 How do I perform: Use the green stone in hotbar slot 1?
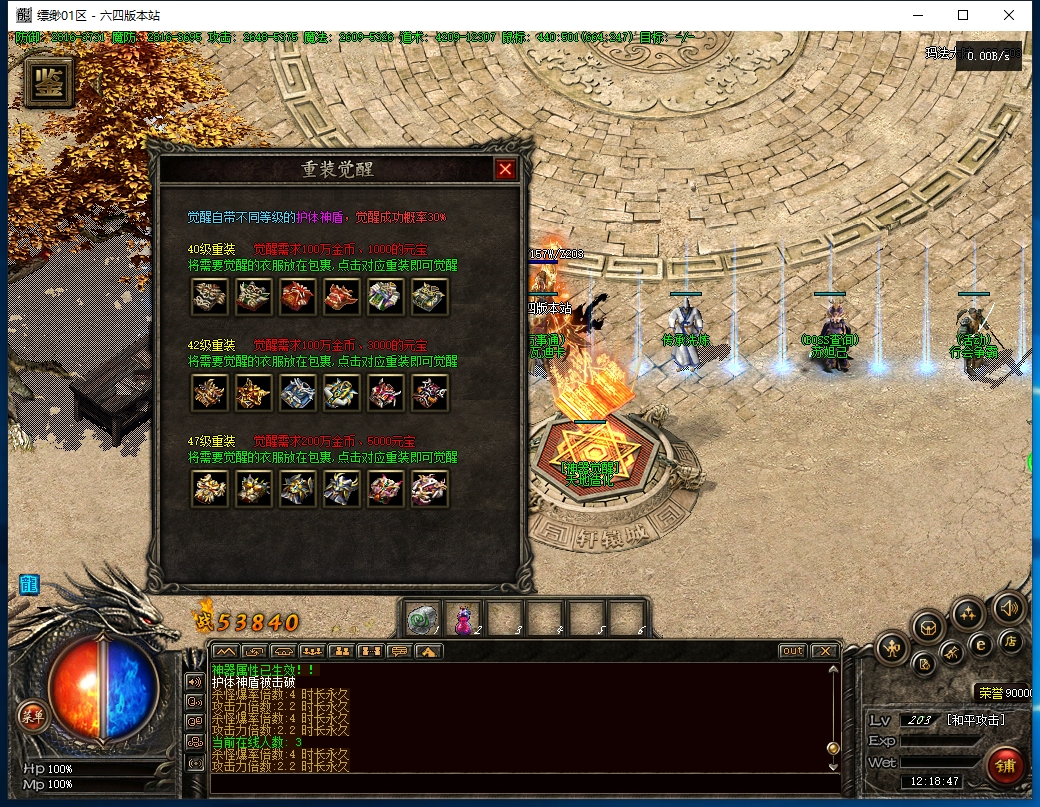click(x=422, y=620)
